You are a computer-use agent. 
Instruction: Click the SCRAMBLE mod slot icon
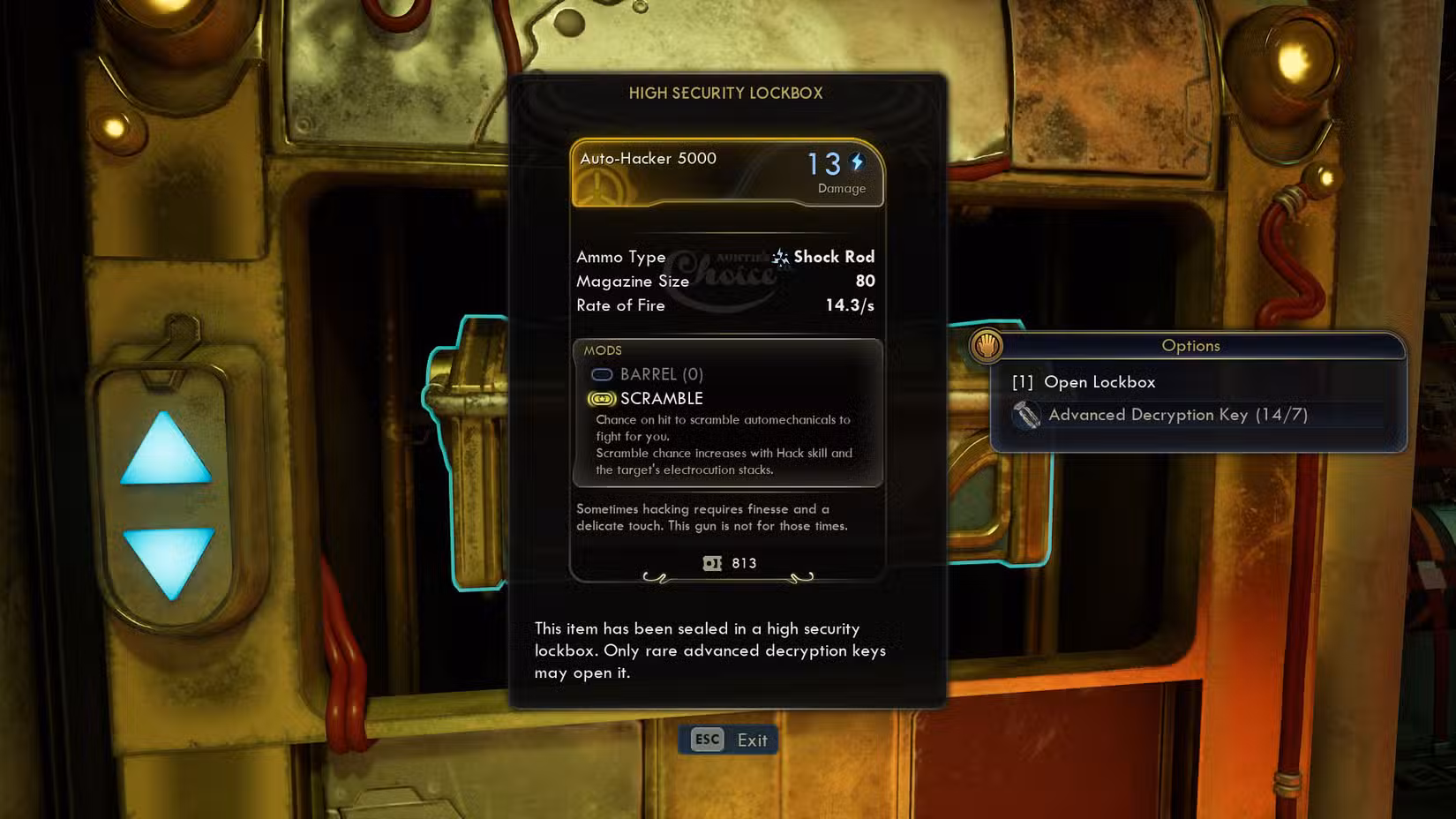click(x=601, y=399)
